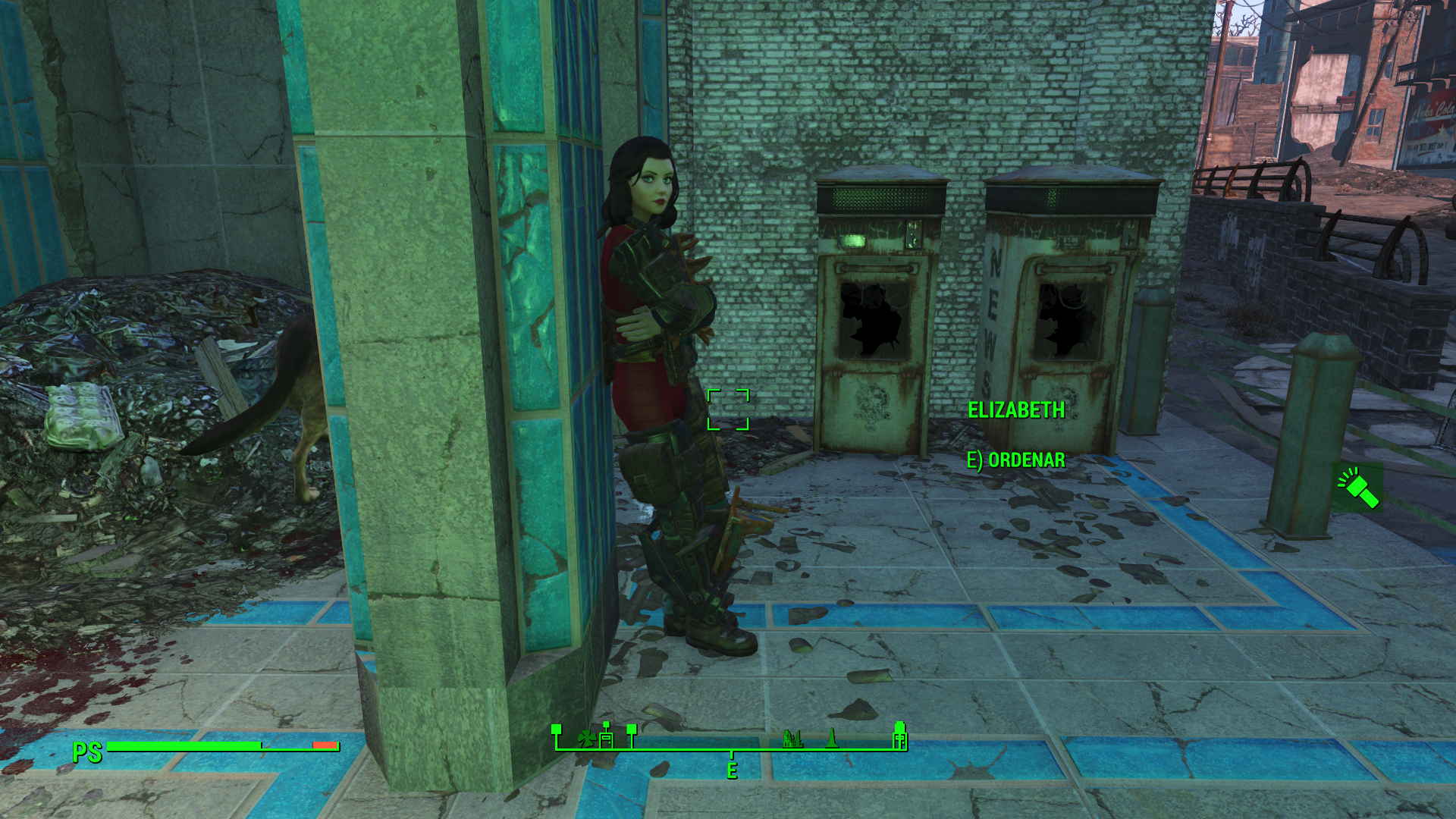This screenshot has height=819, width=1456.
Task: Click the city skyline compass marker
Action: tap(792, 738)
